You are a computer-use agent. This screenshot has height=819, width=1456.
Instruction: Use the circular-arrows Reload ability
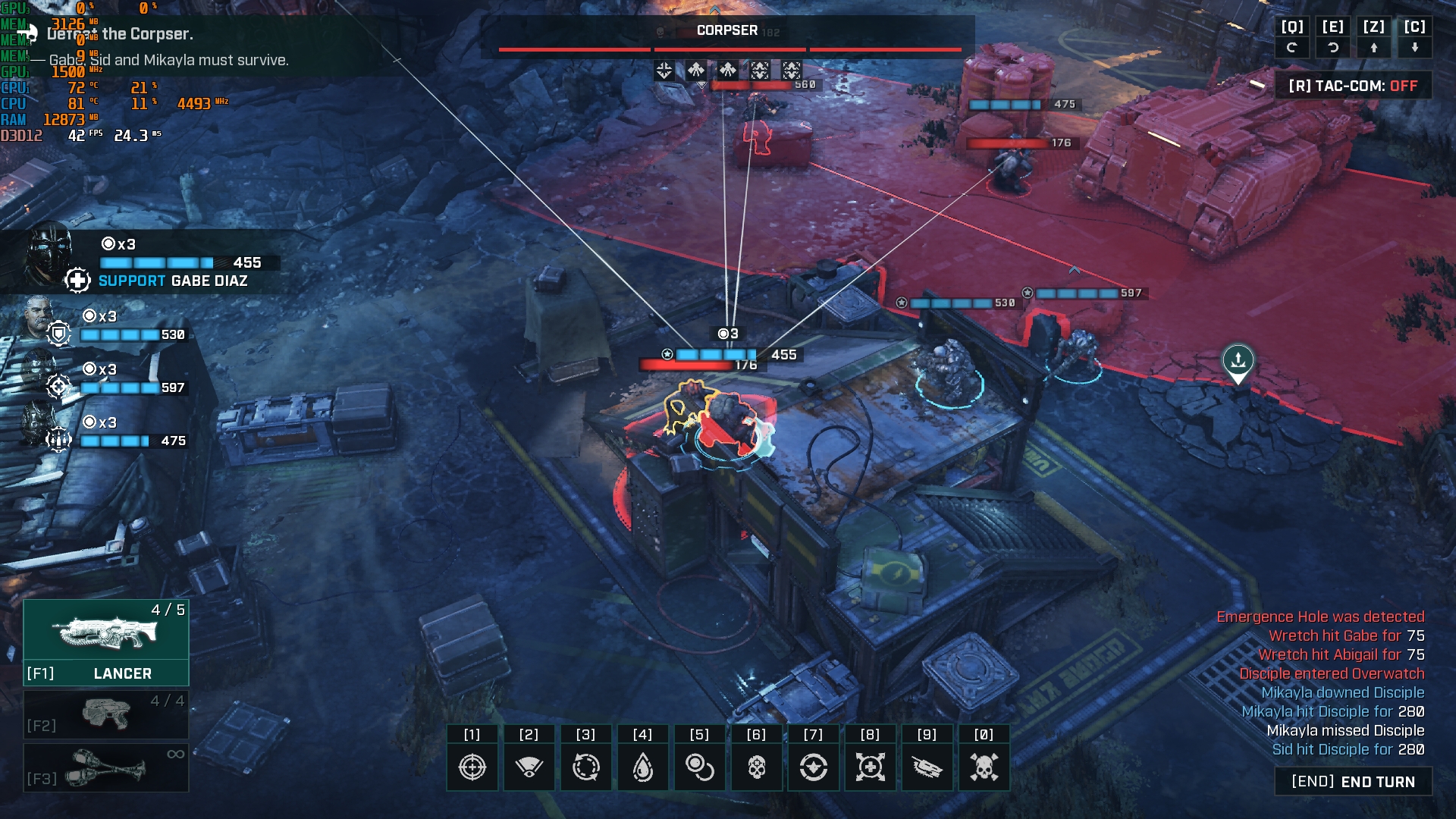(585, 767)
